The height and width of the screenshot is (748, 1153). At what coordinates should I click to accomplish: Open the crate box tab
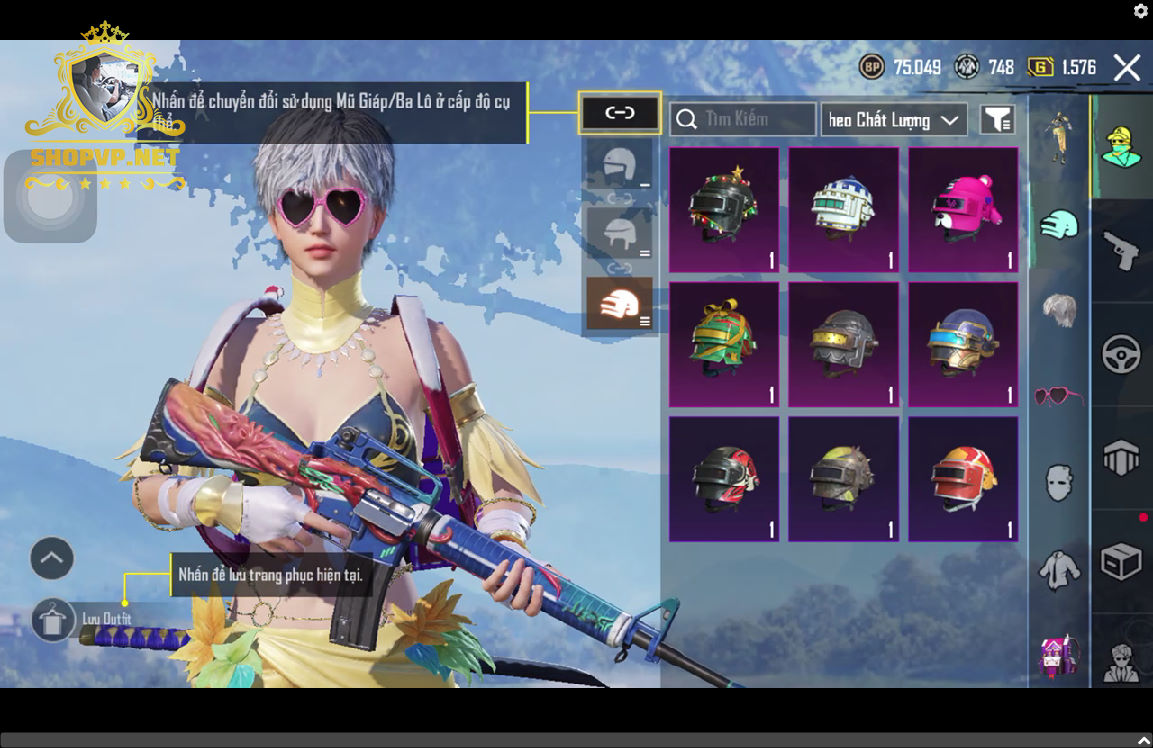coord(1121,562)
